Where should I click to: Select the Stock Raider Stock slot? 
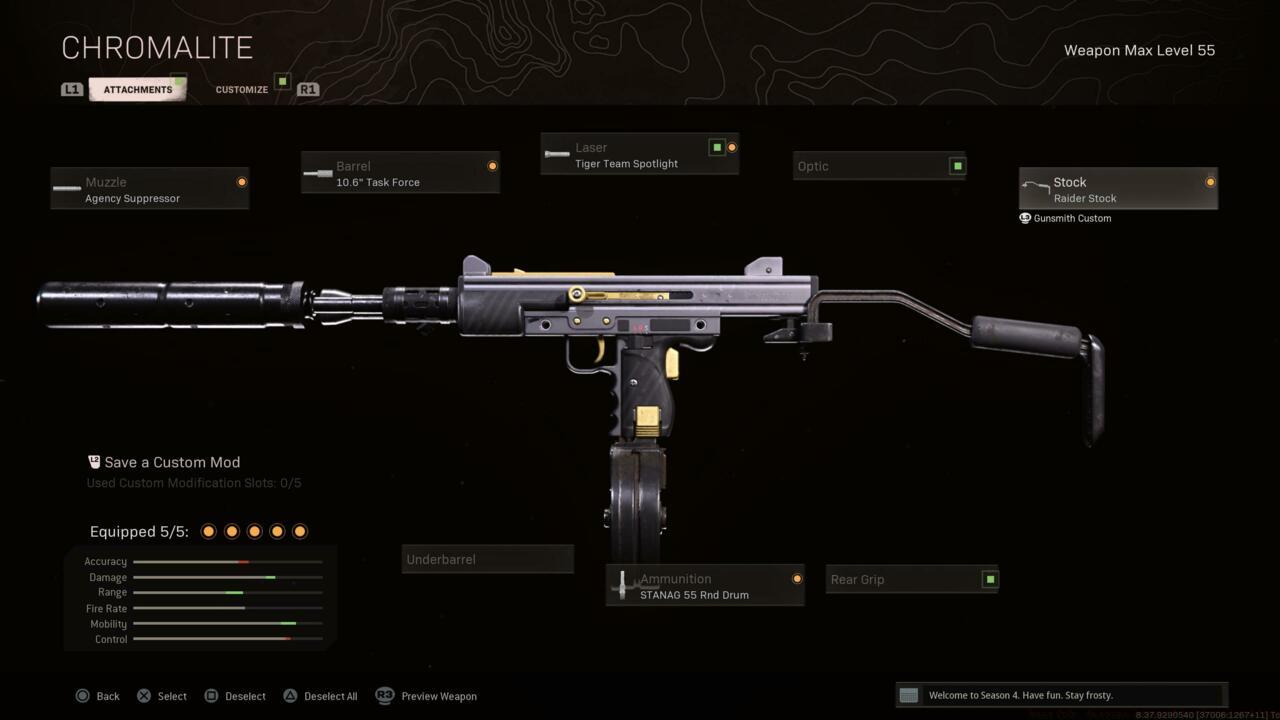1118,189
